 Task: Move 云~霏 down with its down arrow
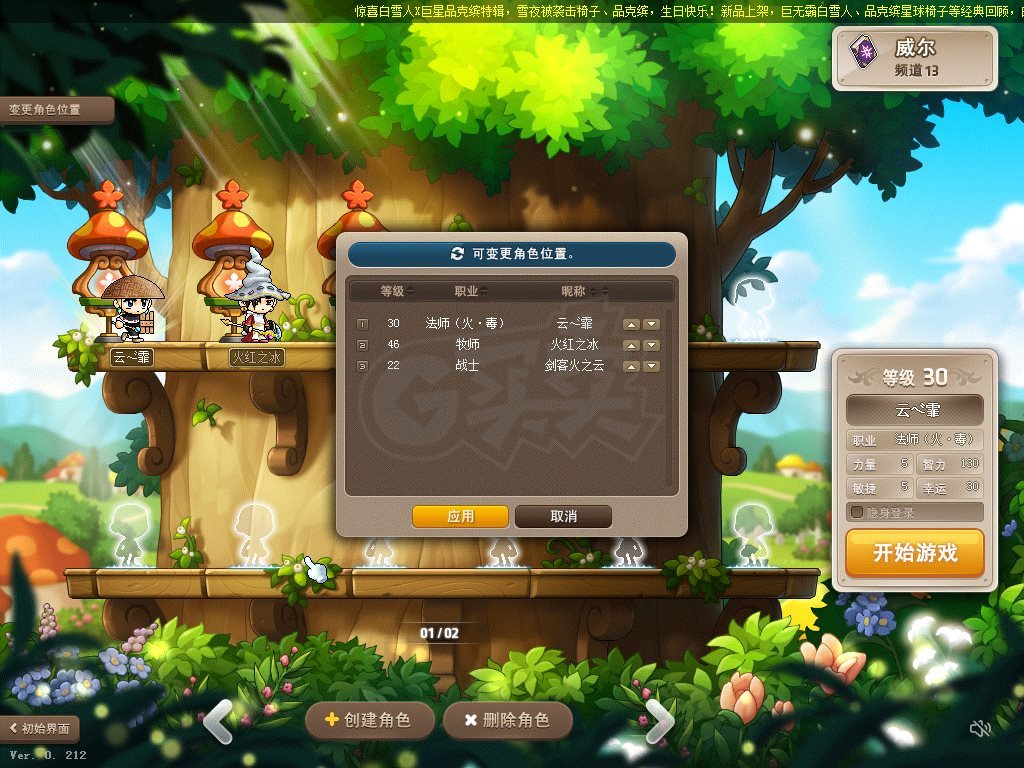651,324
